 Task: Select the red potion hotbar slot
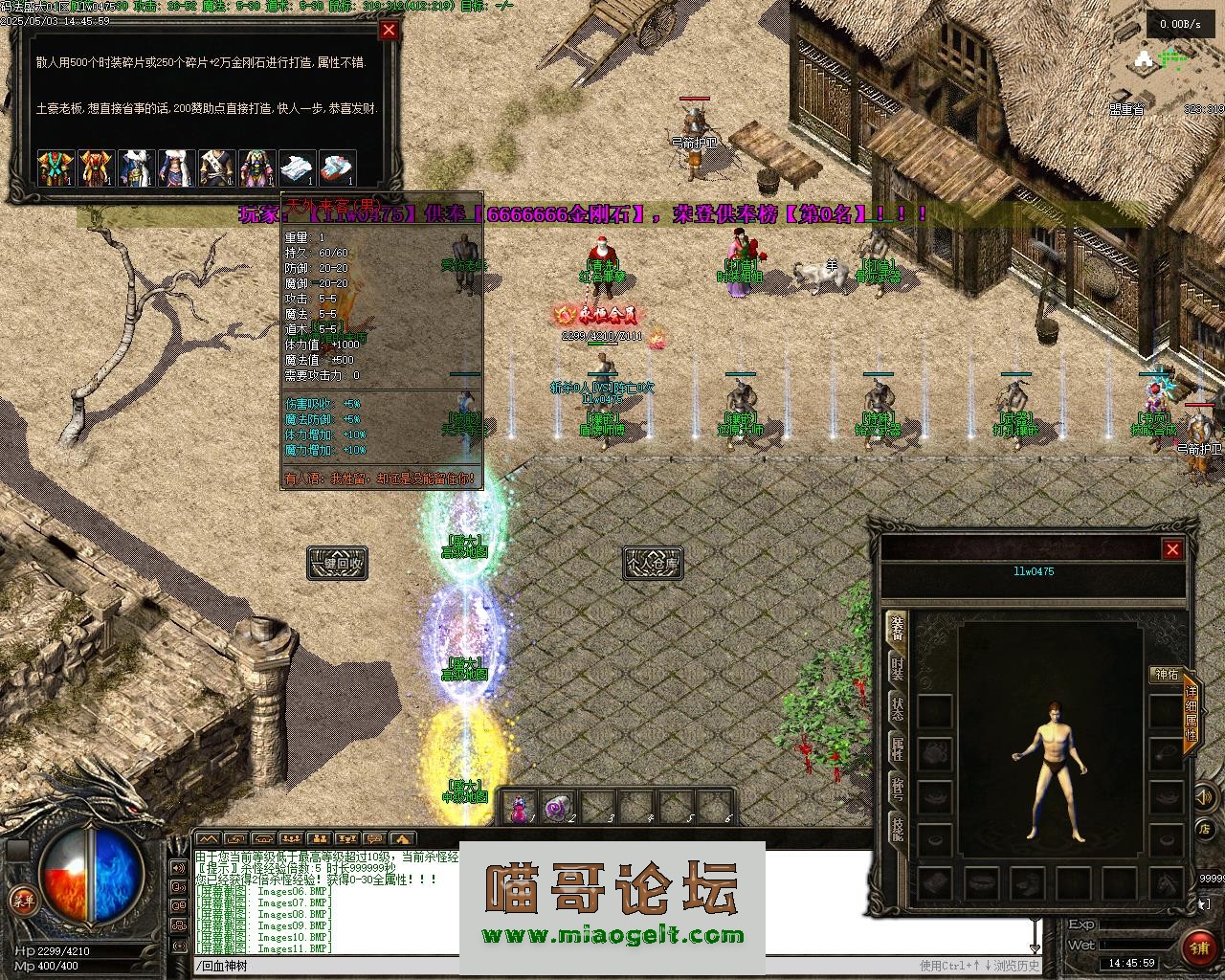[x=520, y=809]
